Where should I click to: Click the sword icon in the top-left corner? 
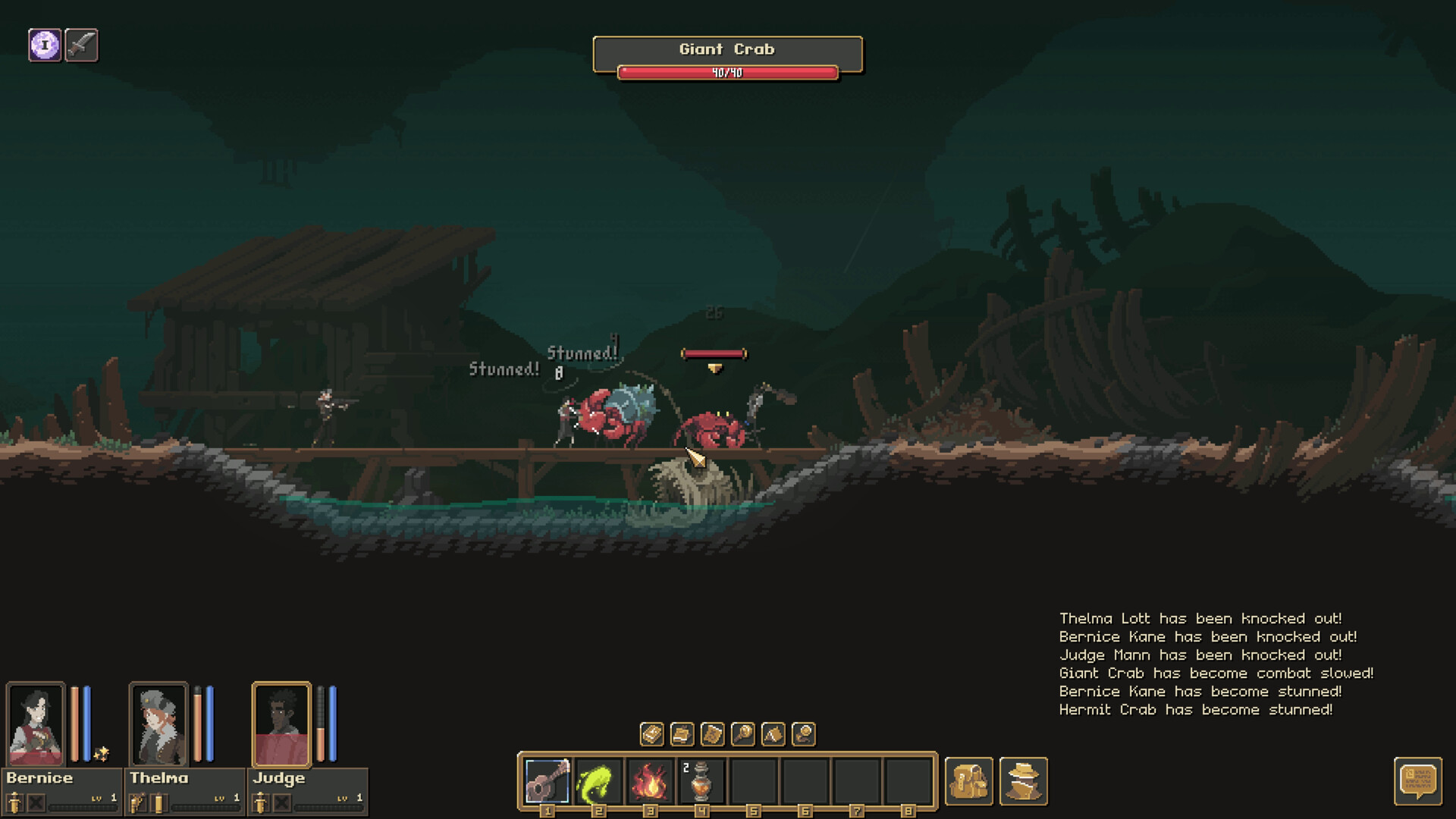(82, 44)
